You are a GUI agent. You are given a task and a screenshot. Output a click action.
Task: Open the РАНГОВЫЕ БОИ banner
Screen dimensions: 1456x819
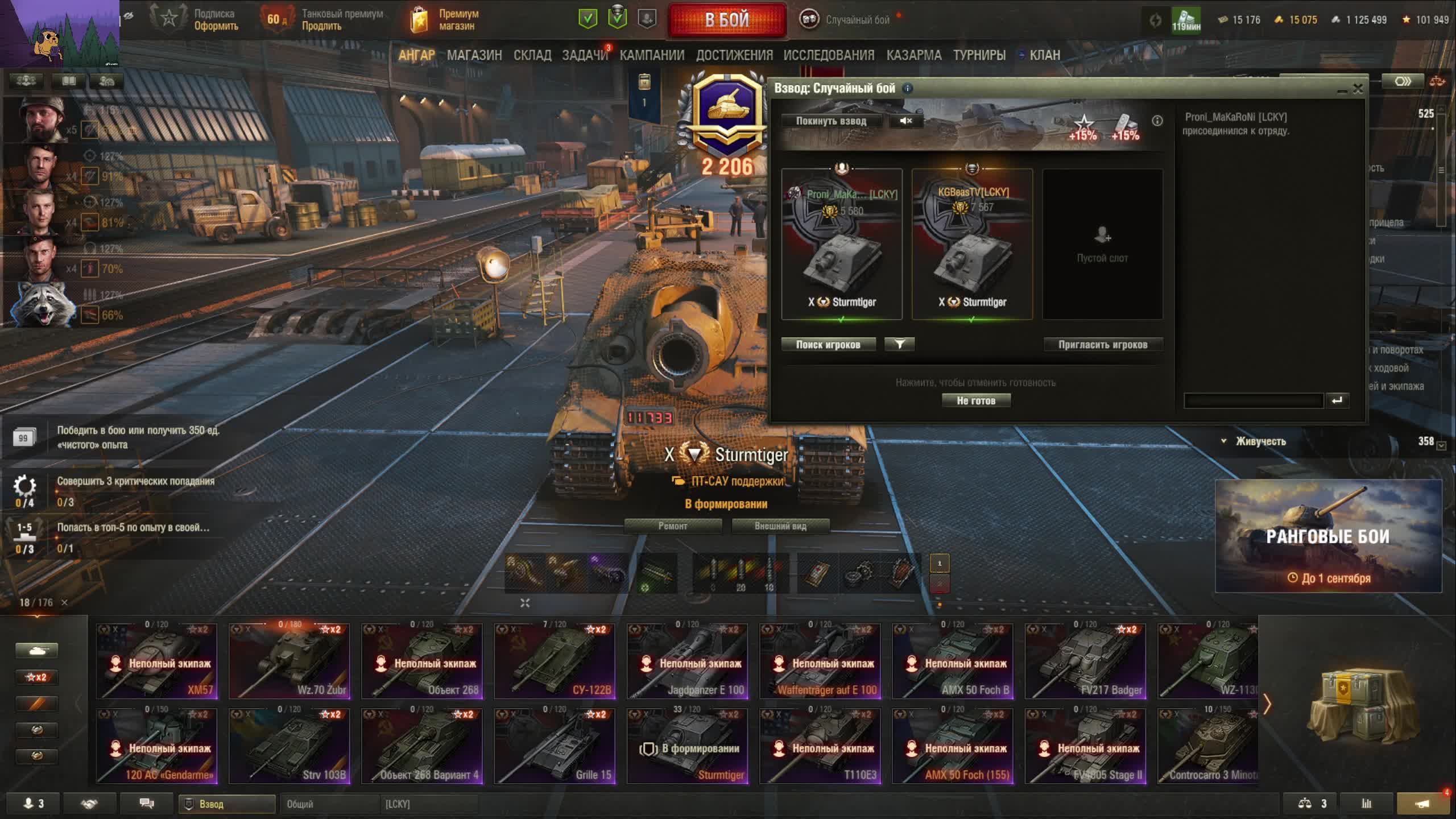(x=1328, y=536)
